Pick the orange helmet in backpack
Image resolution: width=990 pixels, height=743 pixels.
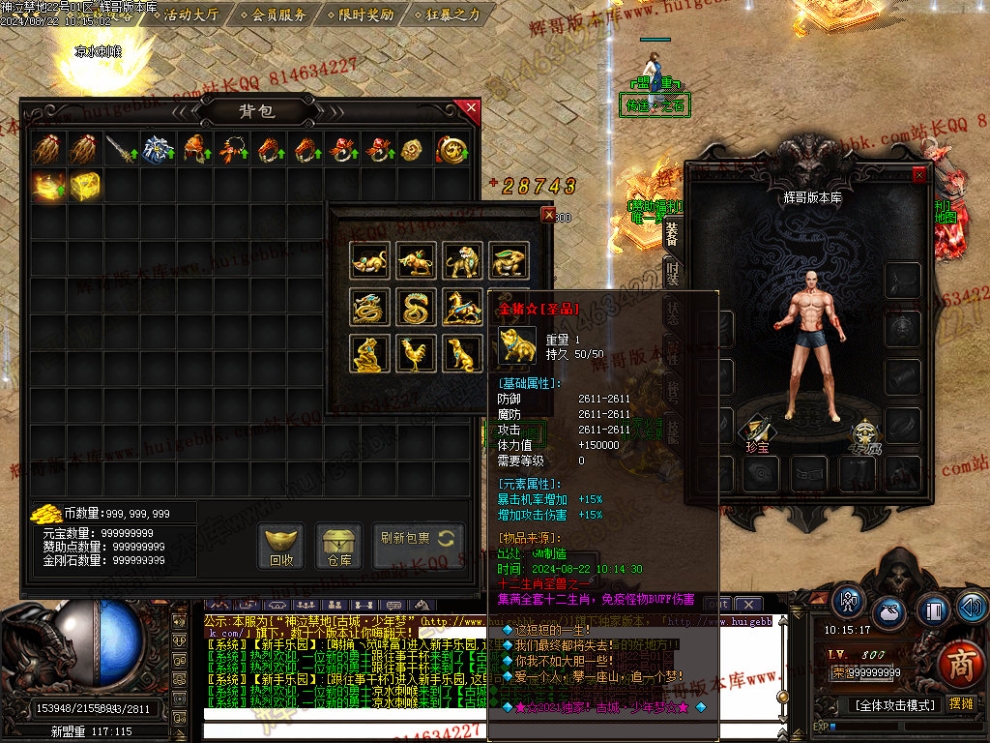click(195, 150)
